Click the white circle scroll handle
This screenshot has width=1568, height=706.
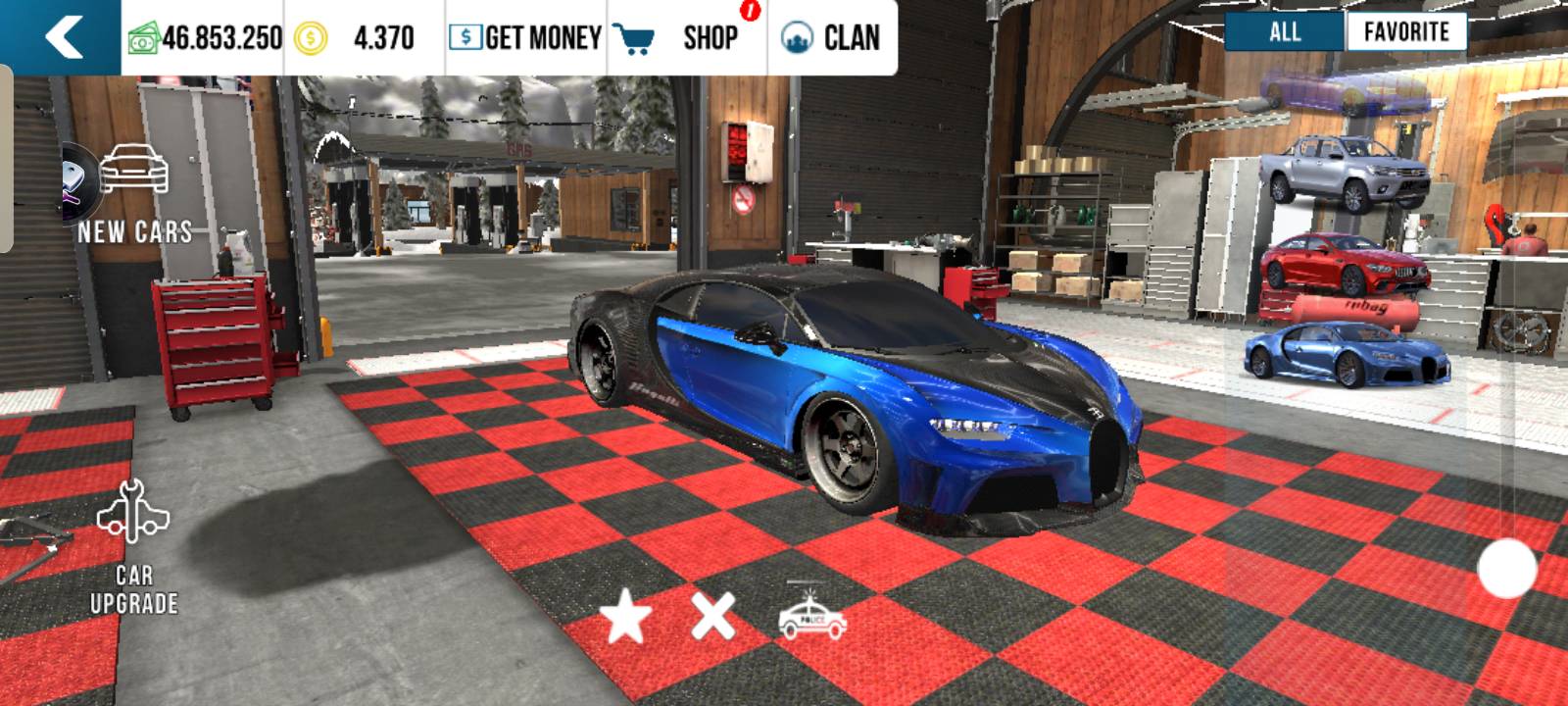point(1506,569)
